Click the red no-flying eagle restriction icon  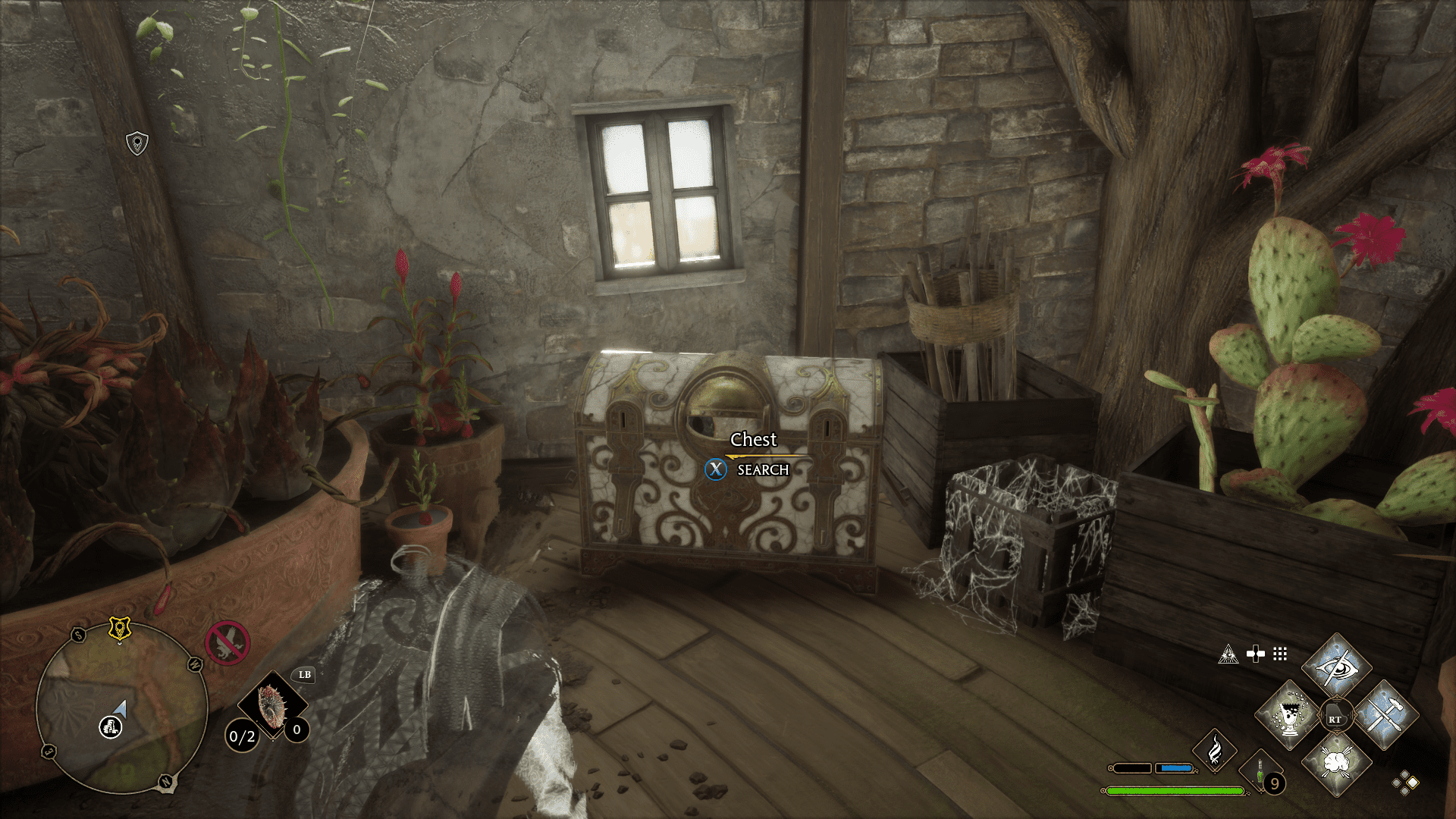[x=227, y=644]
